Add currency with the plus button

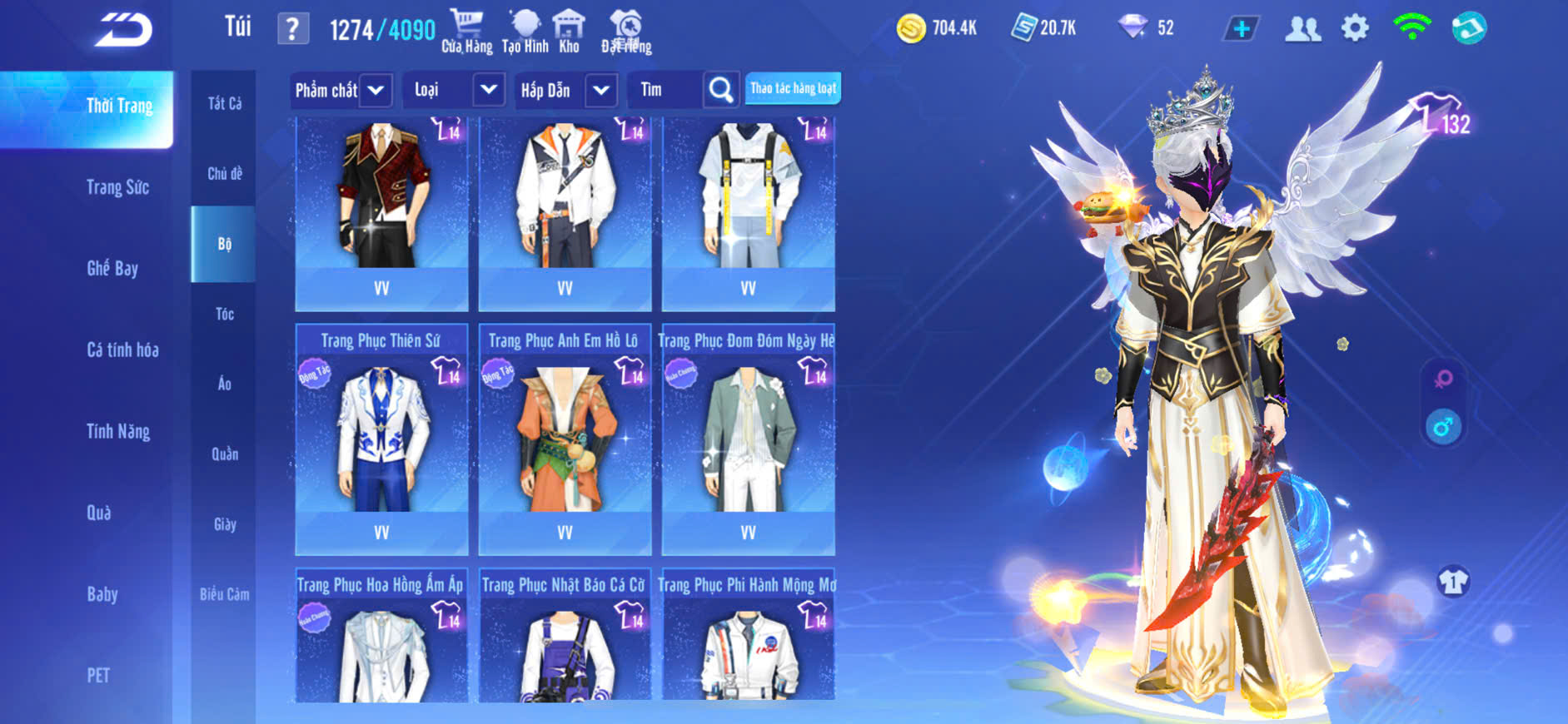(1242, 29)
